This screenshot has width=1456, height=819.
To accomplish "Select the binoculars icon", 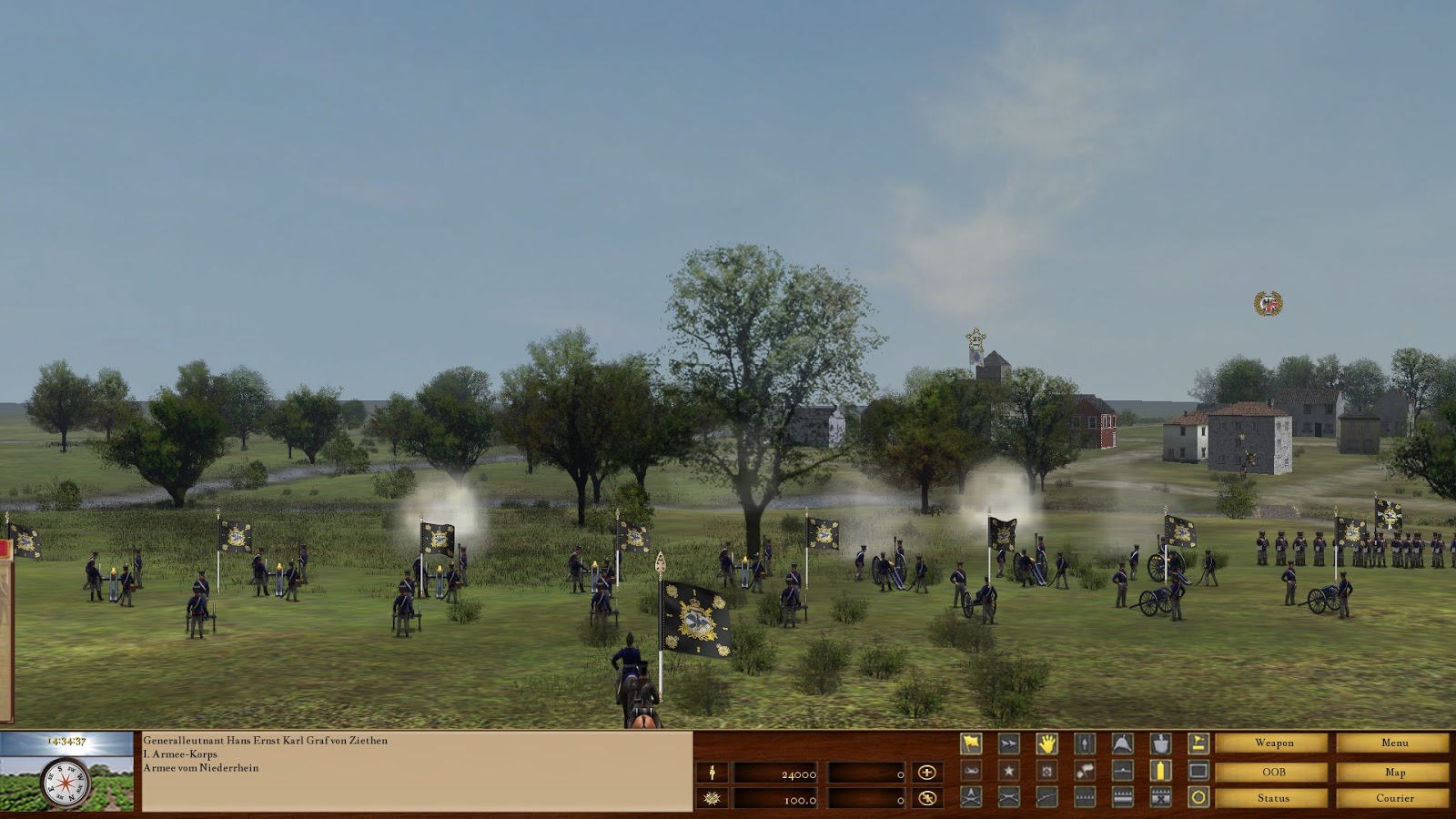I will click(971, 771).
